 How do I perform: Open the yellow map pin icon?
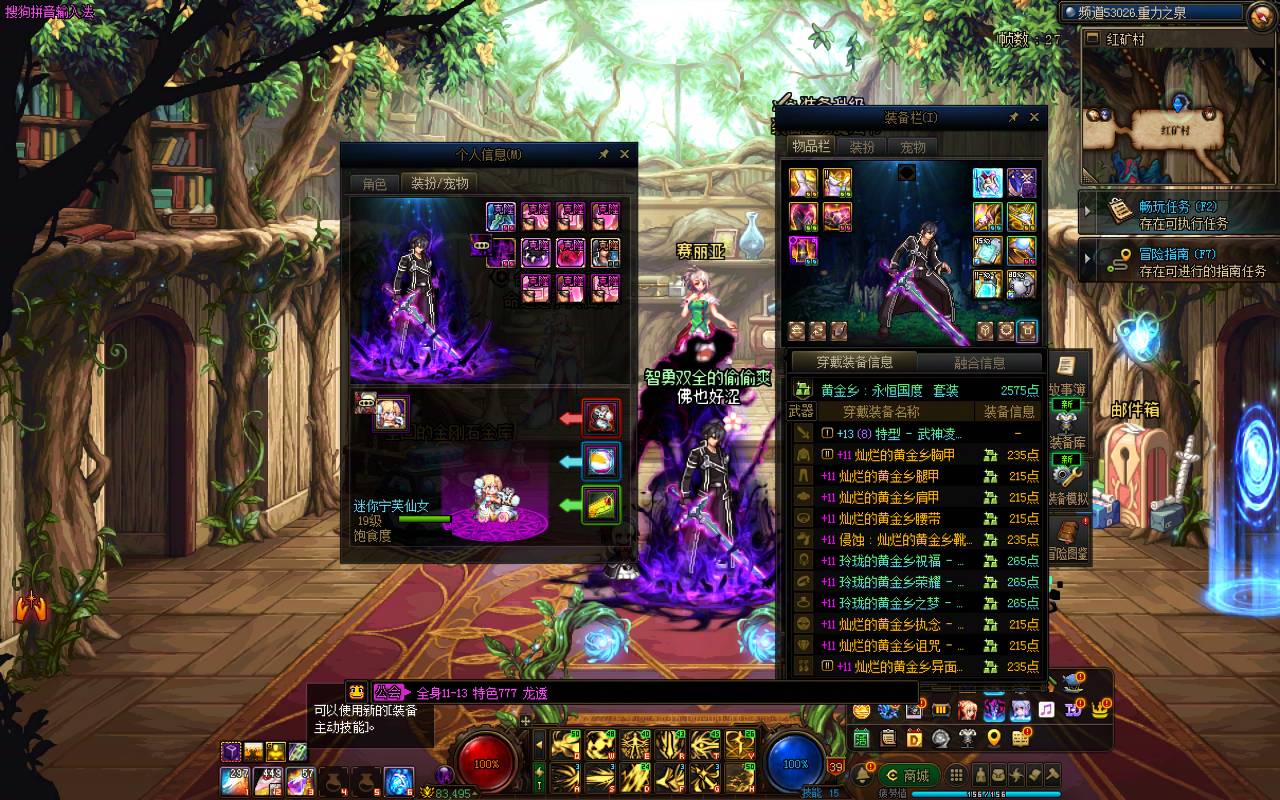click(993, 738)
